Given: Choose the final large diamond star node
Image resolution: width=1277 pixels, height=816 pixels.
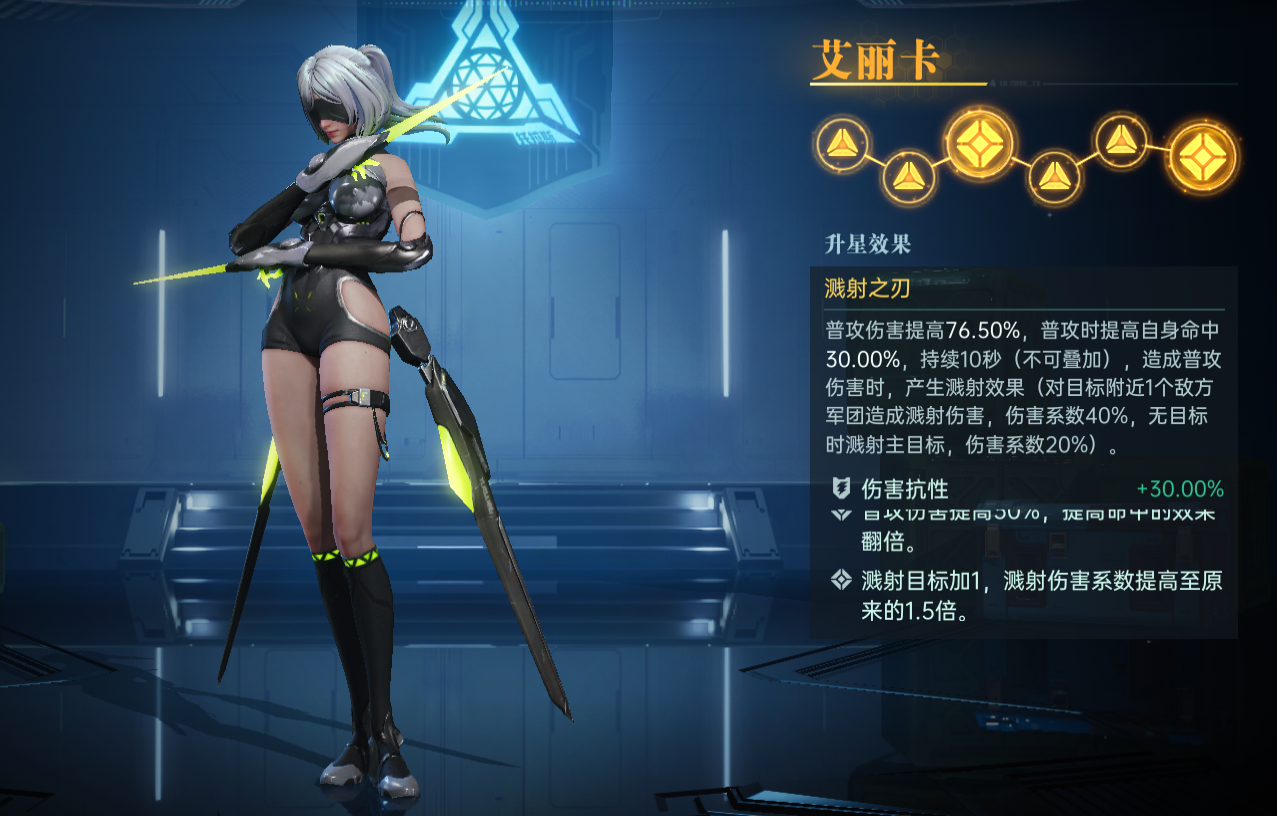Looking at the screenshot, I should point(1202,157).
